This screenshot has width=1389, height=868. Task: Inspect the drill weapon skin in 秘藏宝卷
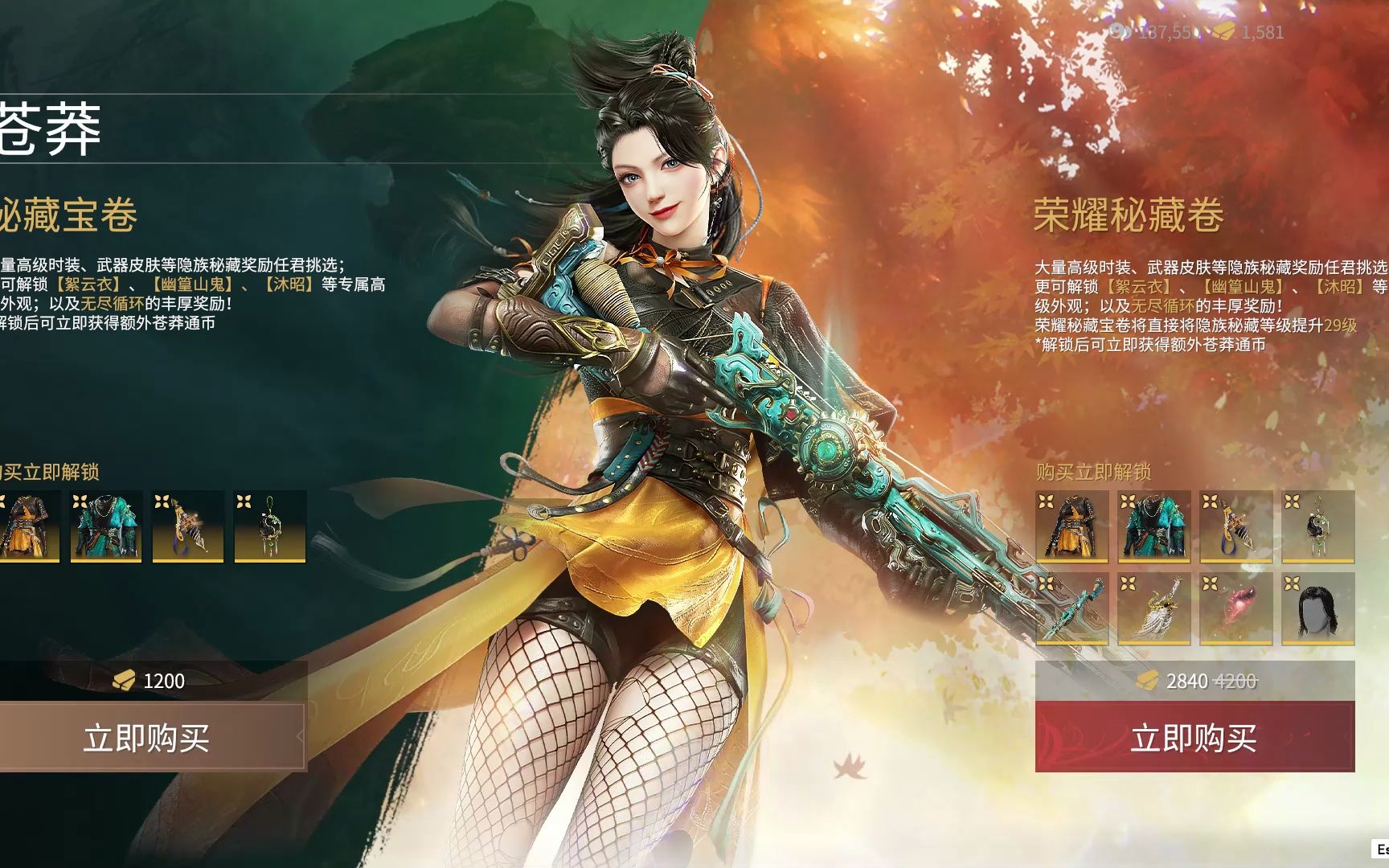[188, 526]
